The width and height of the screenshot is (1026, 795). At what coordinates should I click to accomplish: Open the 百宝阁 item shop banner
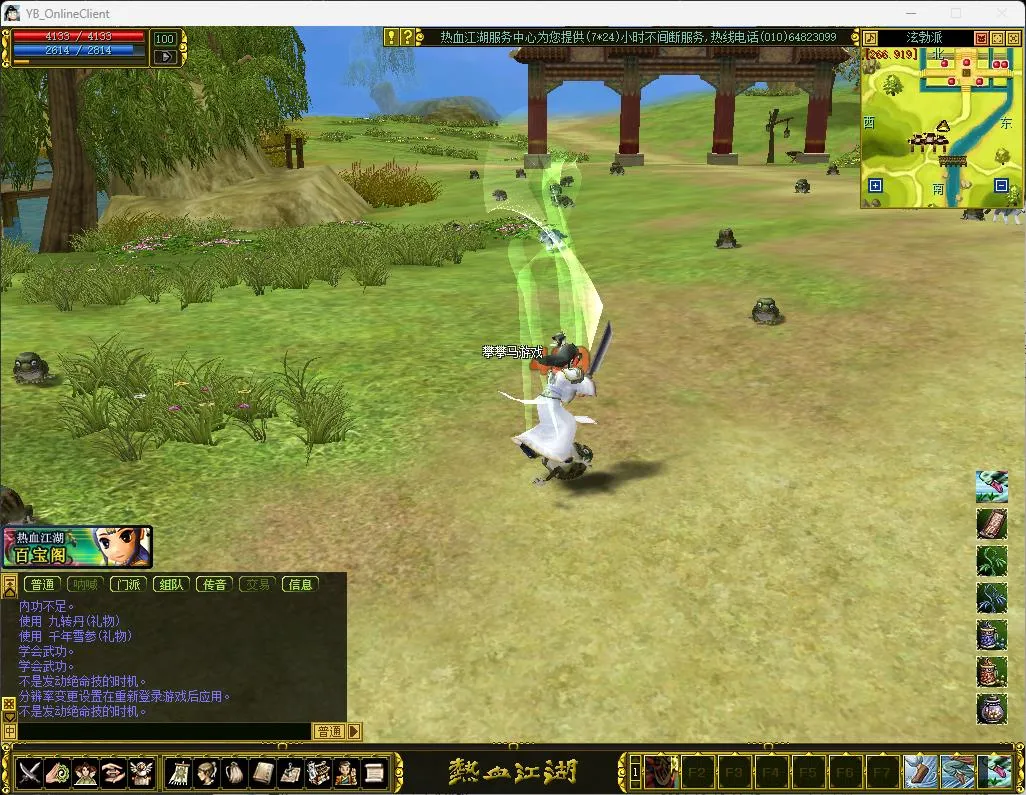(77, 547)
